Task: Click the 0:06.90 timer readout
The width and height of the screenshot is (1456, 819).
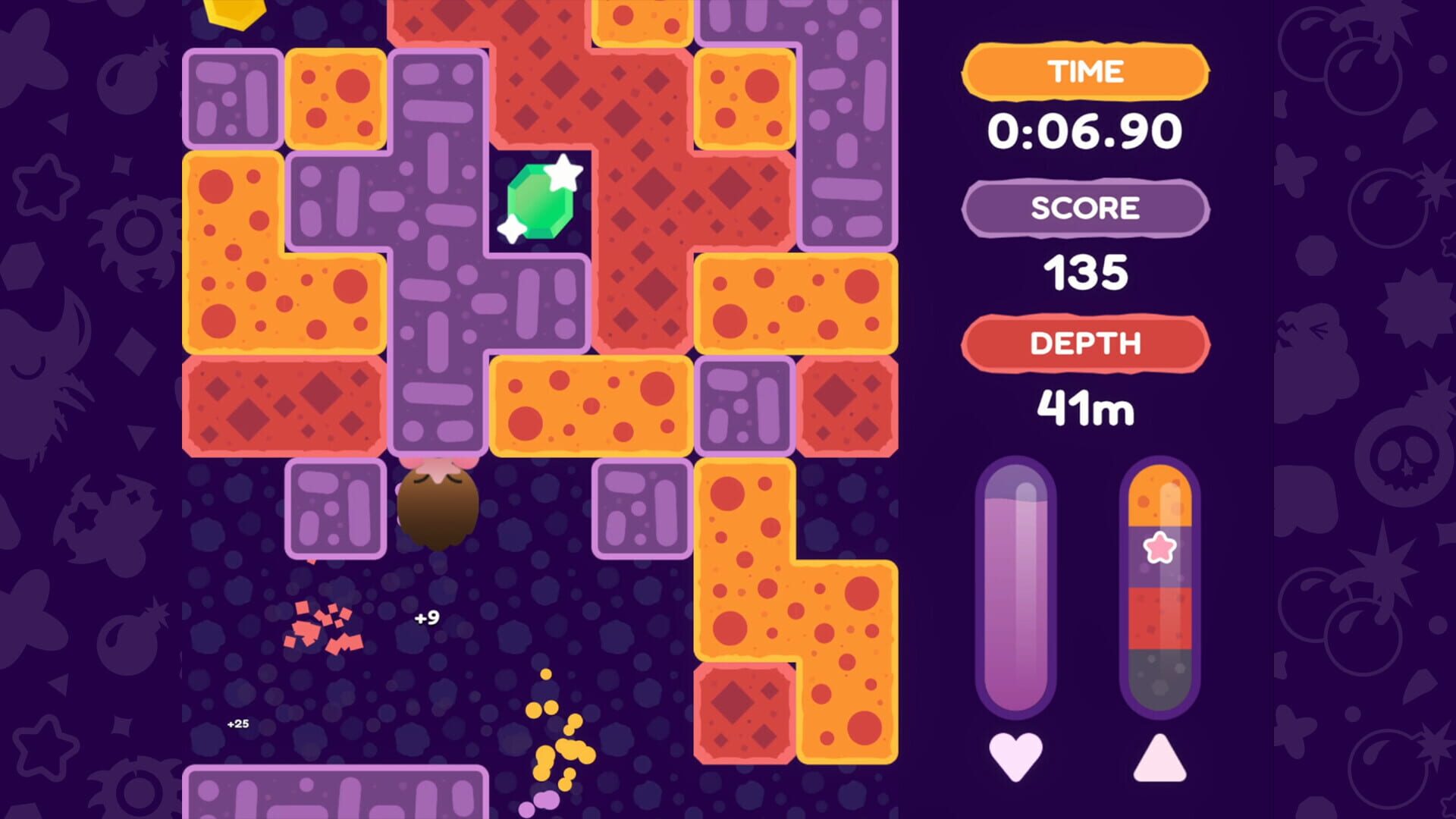Action: pyautogui.click(x=1084, y=129)
